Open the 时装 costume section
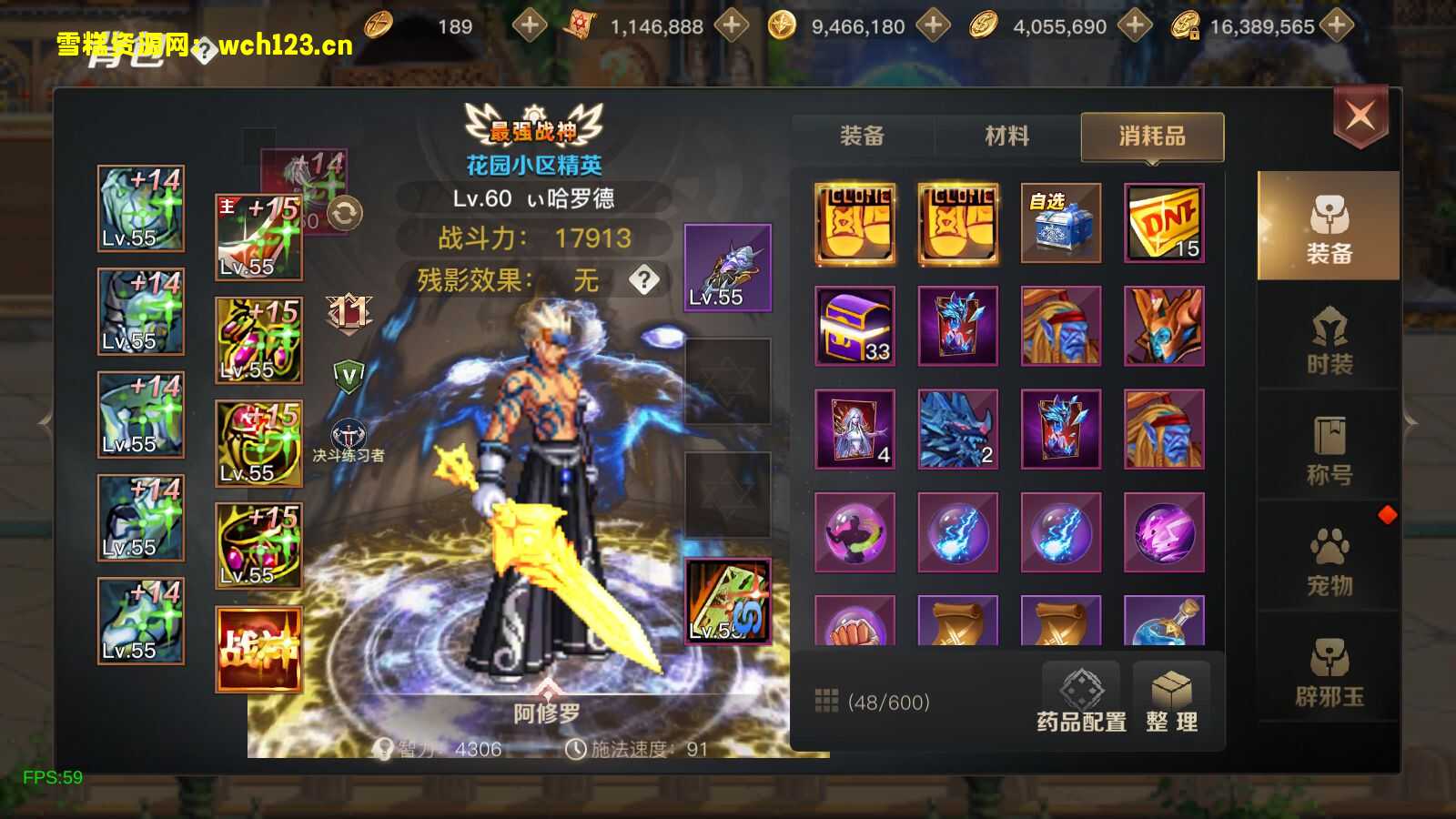The width and height of the screenshot is (1456, 819). 1329,341
